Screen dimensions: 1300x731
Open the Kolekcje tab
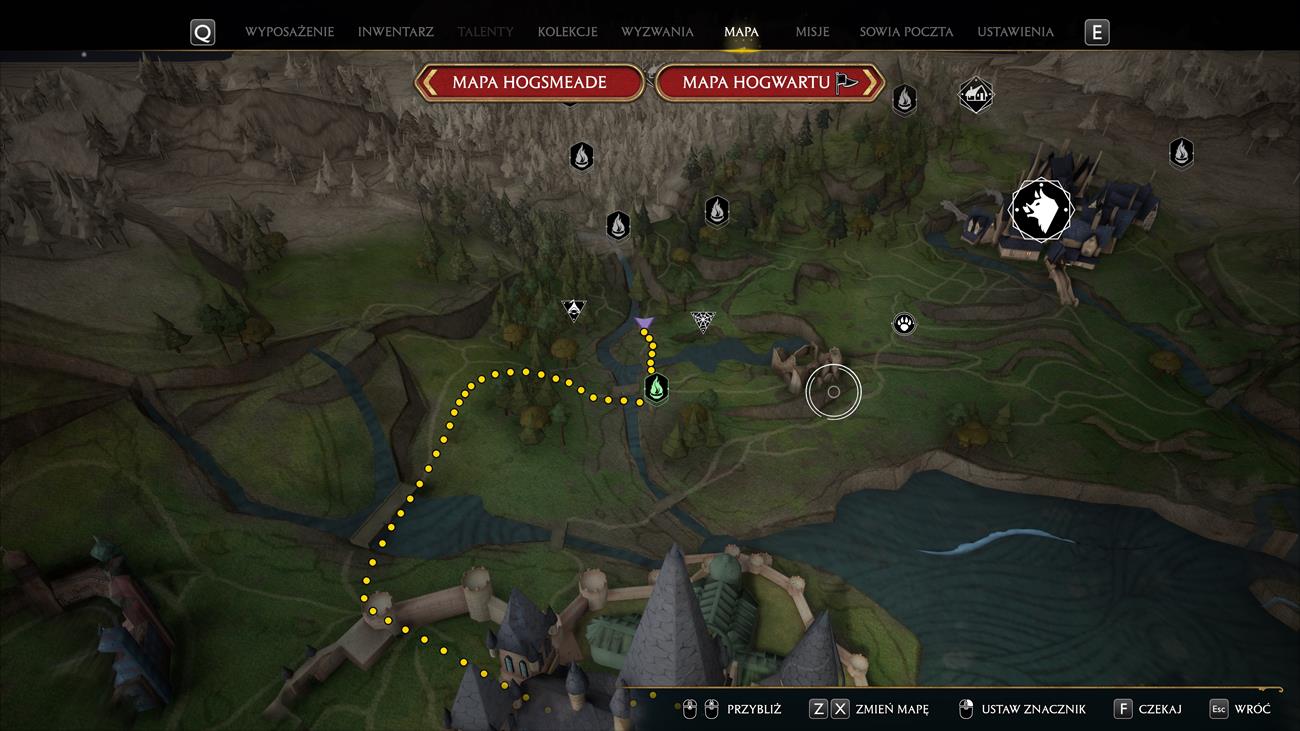[x=567, y=32]
